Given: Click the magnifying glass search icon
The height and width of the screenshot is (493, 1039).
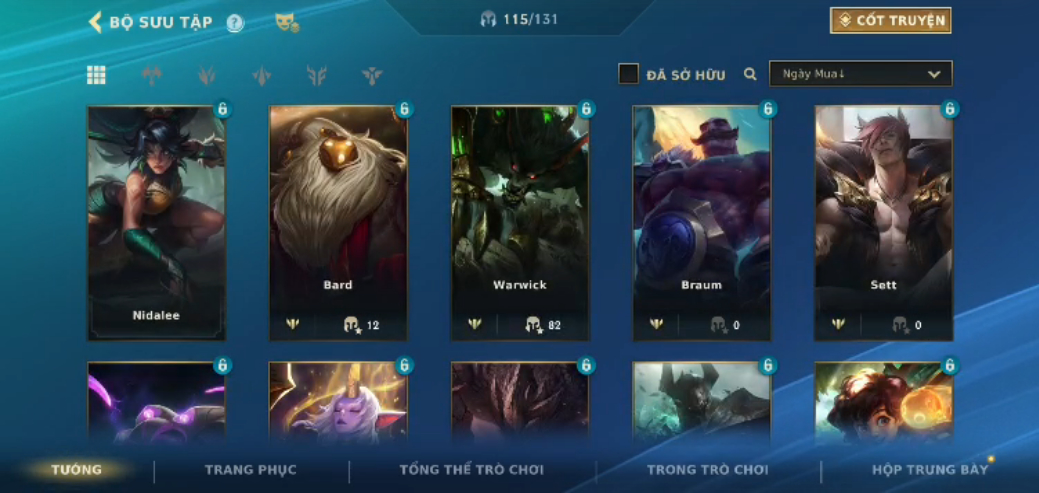Looking at the screenshot, I should click(x=750, y=74).
